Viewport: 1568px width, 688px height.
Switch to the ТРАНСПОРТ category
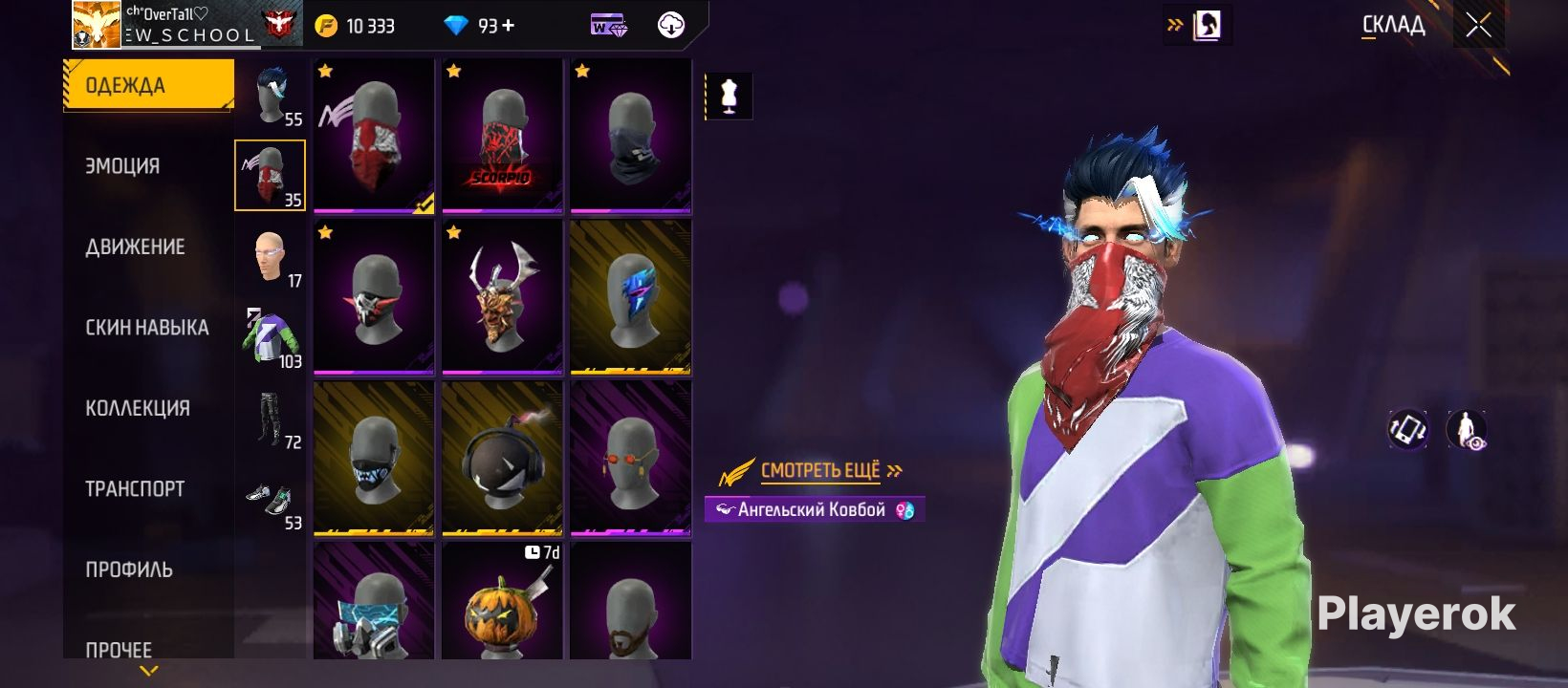[x=135, y=489]
